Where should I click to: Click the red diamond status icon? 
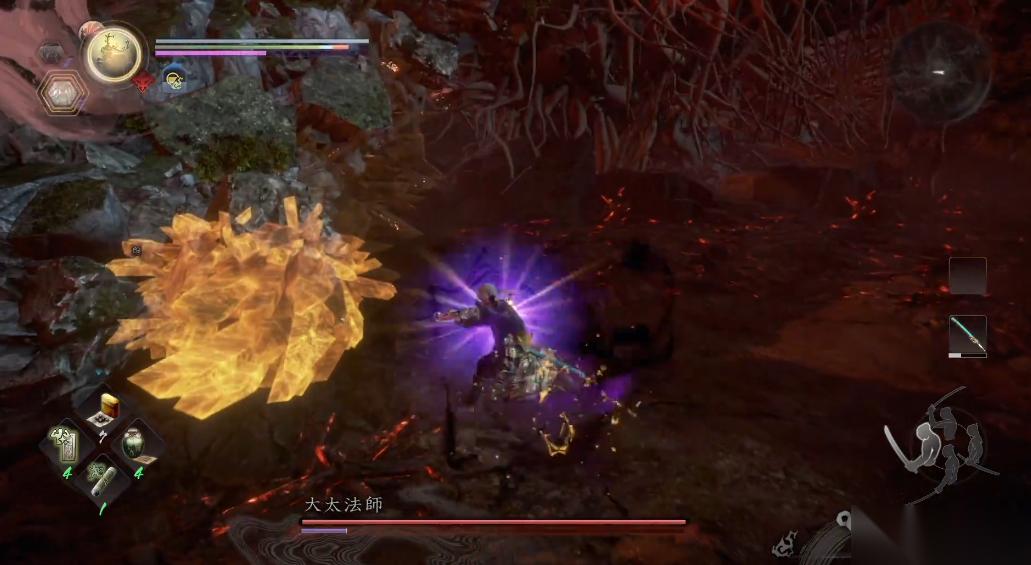pos(143,82)
